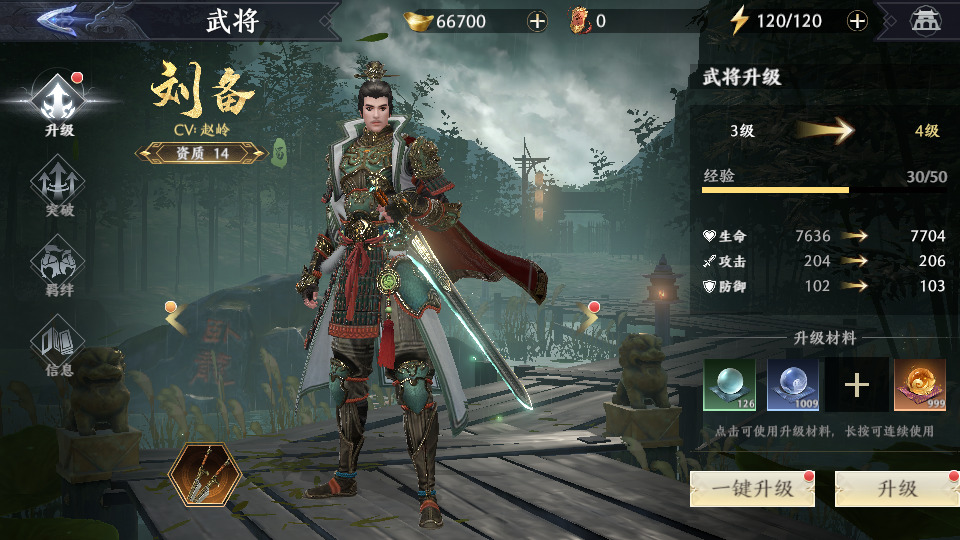Tap the 一键升级 one-click upgrade button

(752, 489)
